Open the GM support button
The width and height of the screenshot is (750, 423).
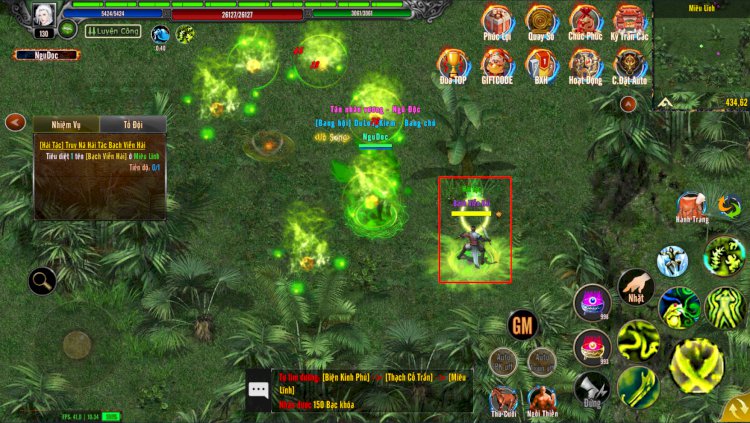(522, 325)
